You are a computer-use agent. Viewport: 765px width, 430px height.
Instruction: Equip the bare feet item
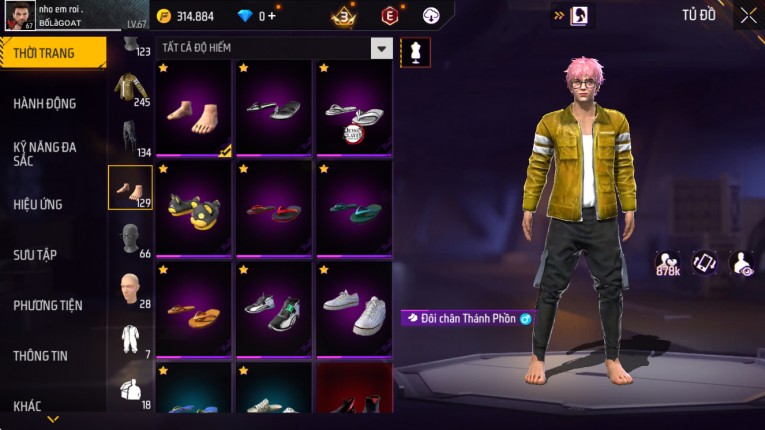point(194,109)
